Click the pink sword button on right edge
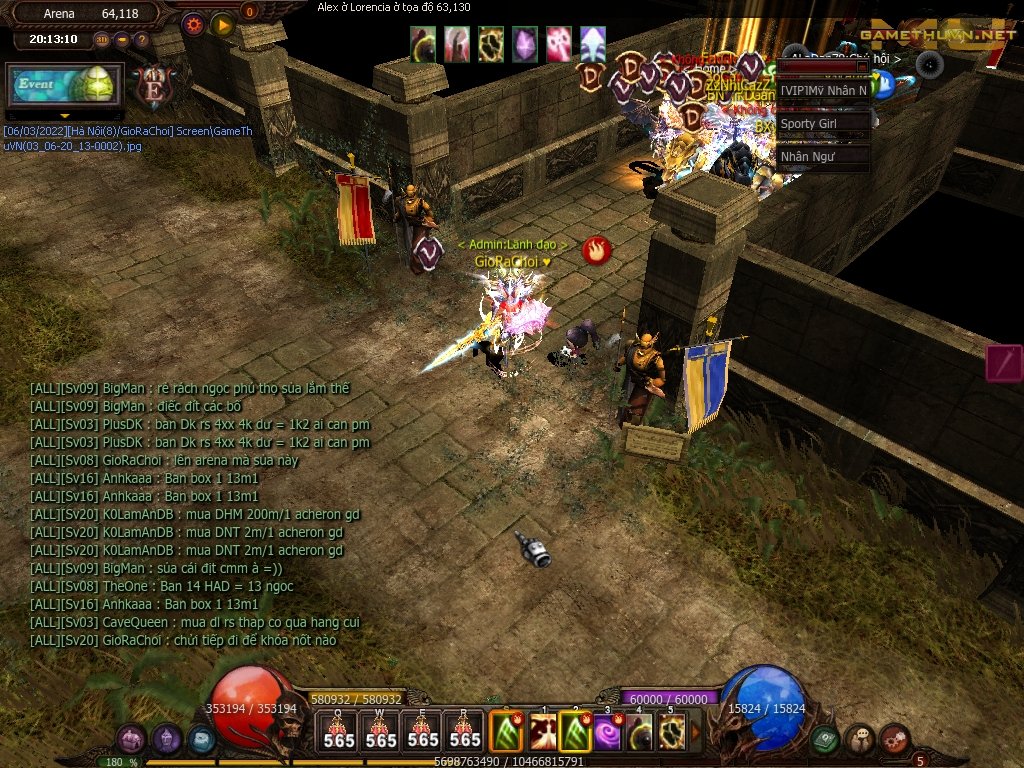The width and height of the screenshot is (1024, 768). (1004, 362)
